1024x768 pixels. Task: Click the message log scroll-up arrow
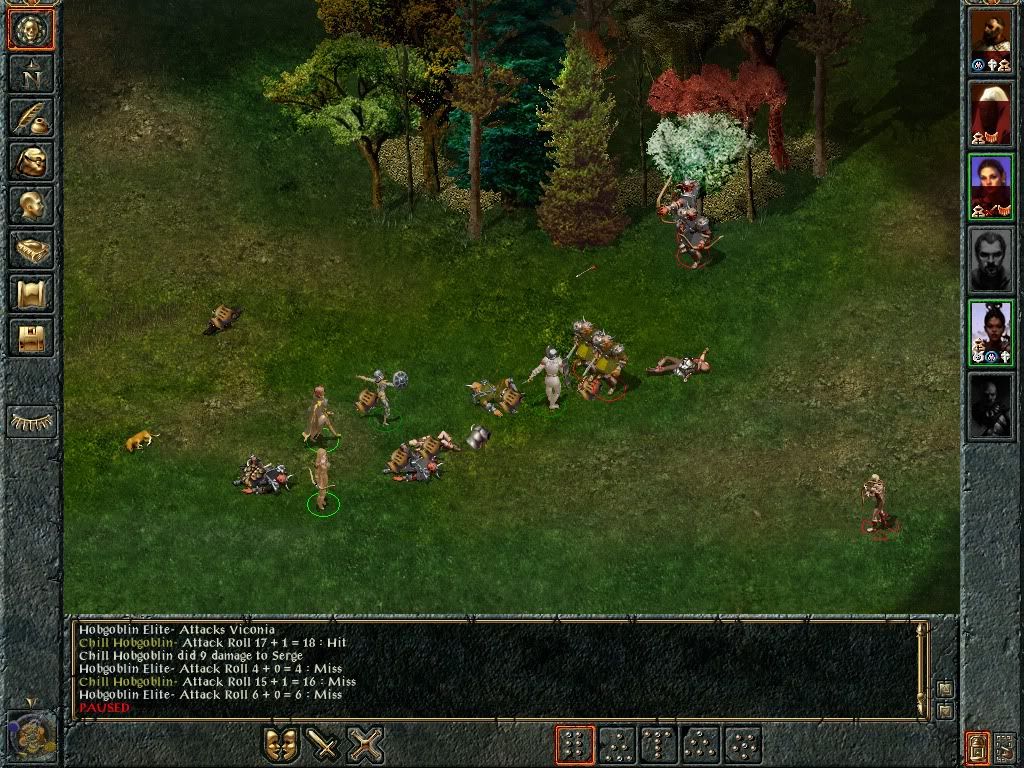tap(944, 689)
